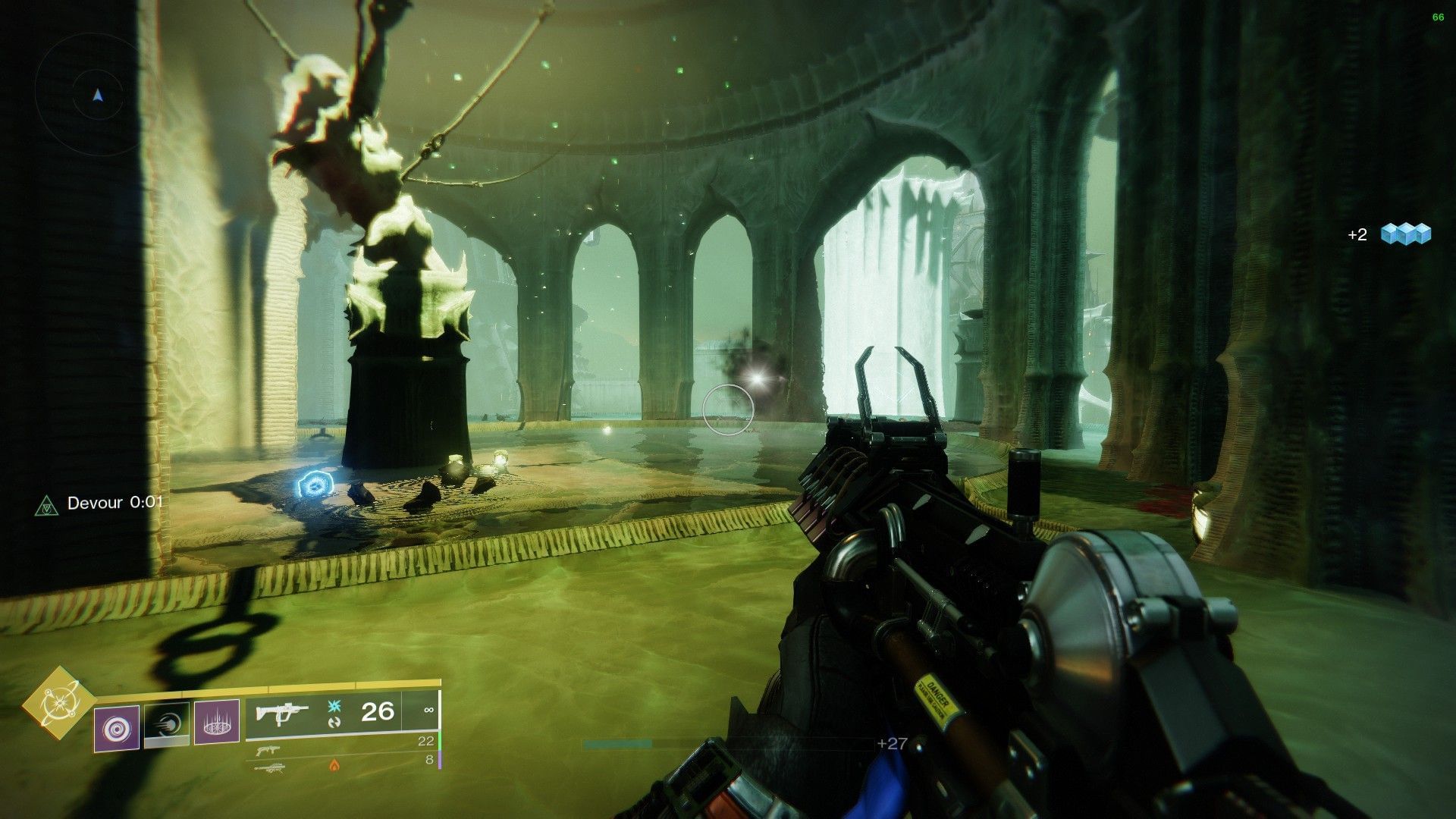Activate the melee ability icon
1456x819 pixels.
(x=168, y=725)
